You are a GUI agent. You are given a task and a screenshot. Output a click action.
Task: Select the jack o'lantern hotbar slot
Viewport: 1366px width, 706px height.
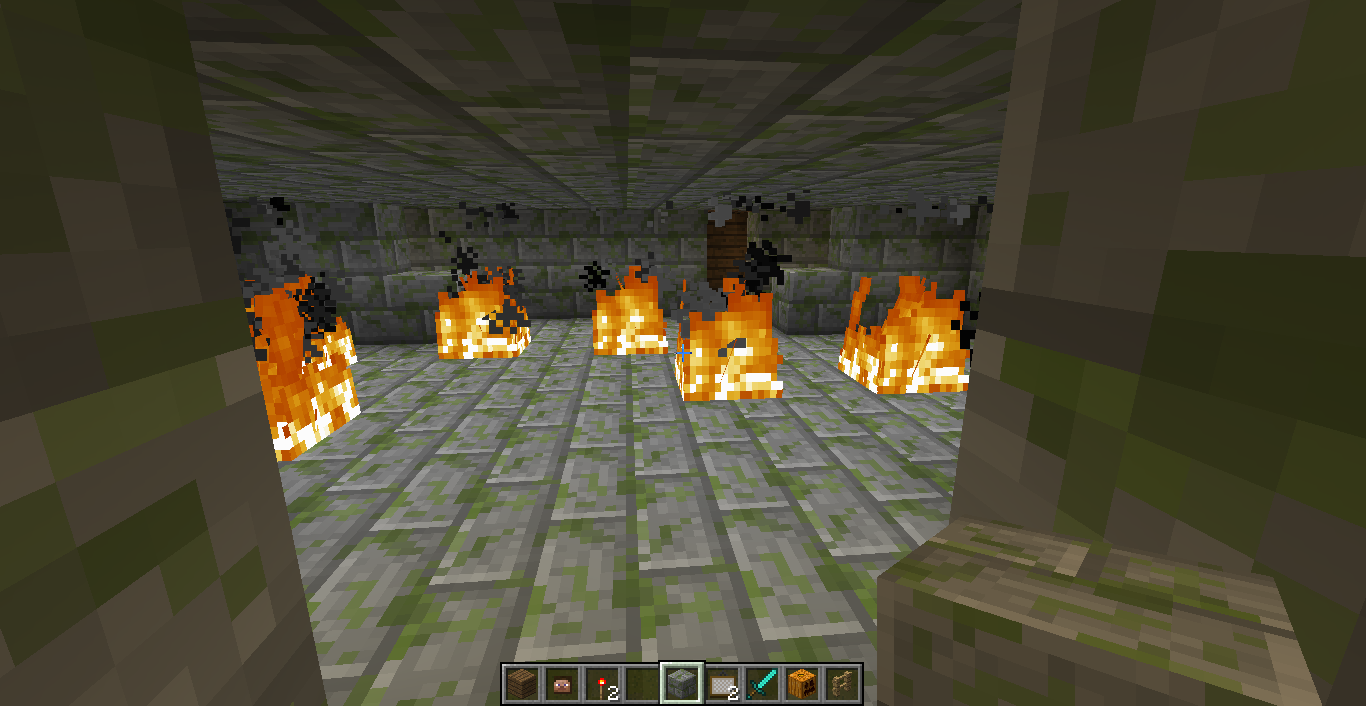click(x=802, y=684)
